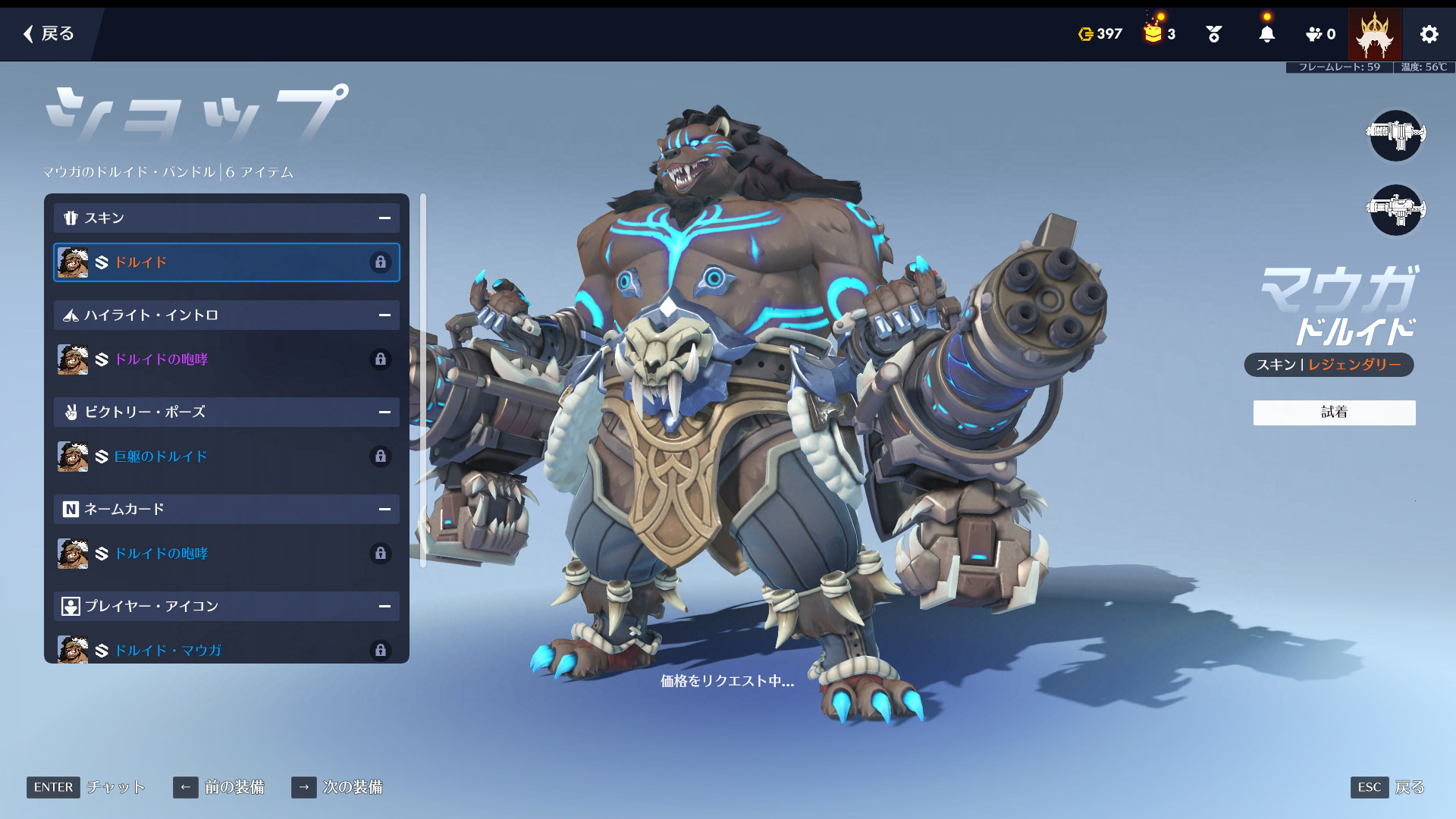Collapse the プレイヤー・アイコン header
The width and height of the screenshot is (1456, 819).
pos(226,607)
